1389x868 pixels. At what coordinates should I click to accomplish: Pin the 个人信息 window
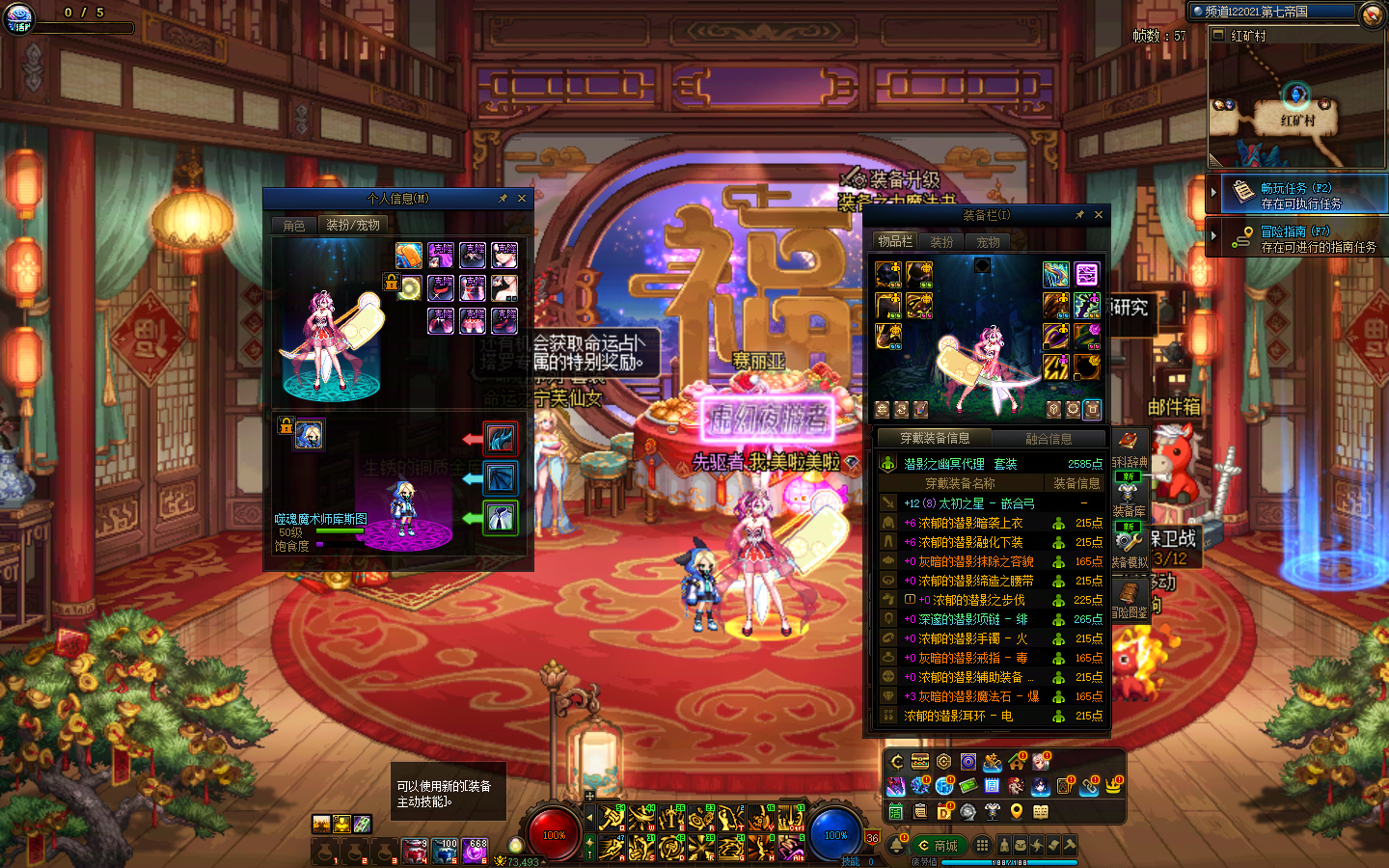click(503, 199)
